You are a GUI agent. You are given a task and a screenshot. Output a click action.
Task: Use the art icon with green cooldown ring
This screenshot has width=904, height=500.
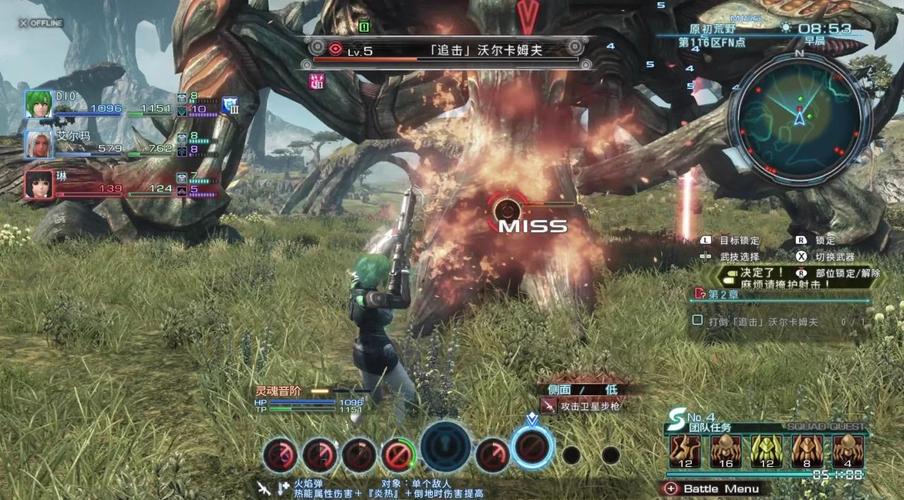399,455
